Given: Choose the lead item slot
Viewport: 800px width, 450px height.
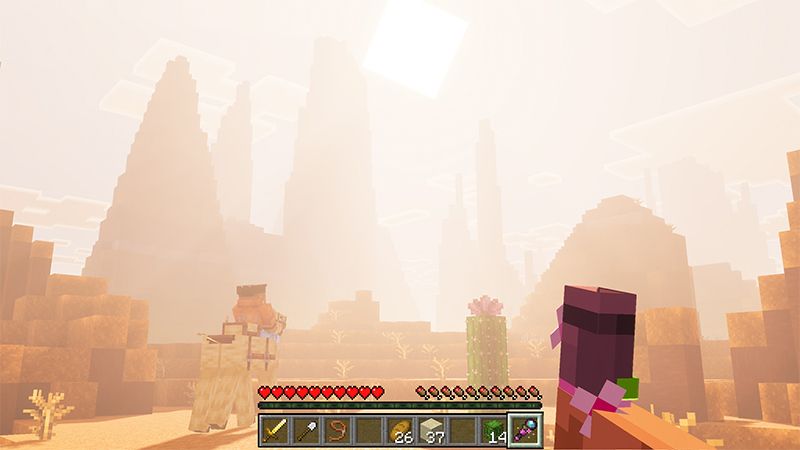Looking at the screenshot, I should 337,431.
